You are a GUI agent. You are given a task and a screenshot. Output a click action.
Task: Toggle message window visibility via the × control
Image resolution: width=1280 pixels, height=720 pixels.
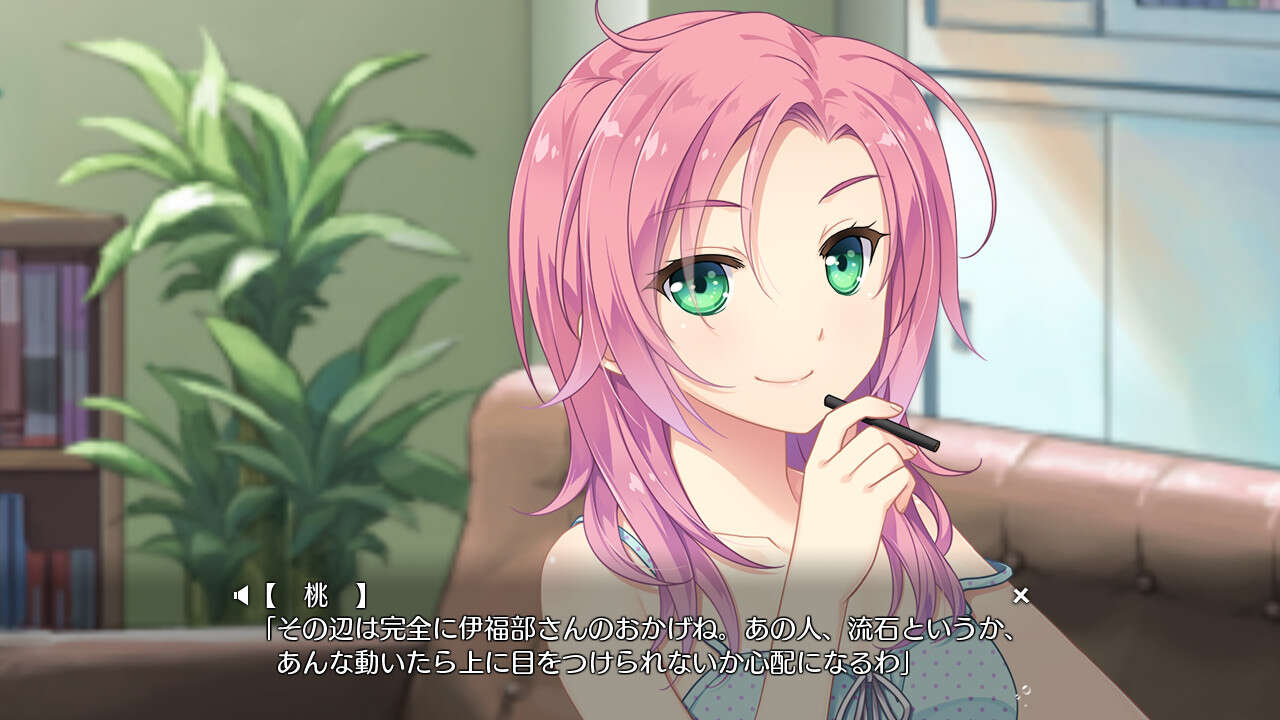[x=1020, y=595]
